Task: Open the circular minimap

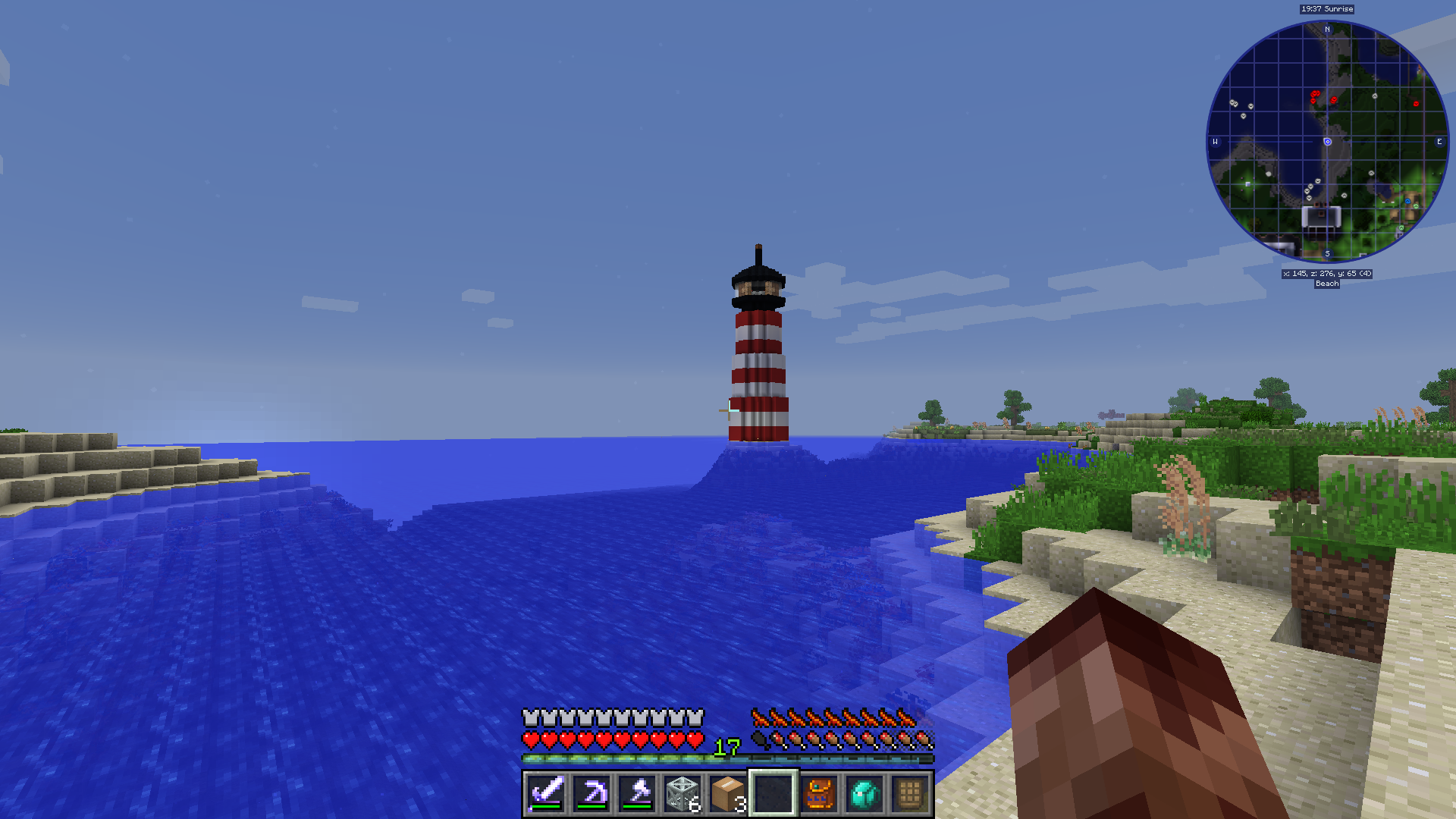Action: pos(1327,142)
